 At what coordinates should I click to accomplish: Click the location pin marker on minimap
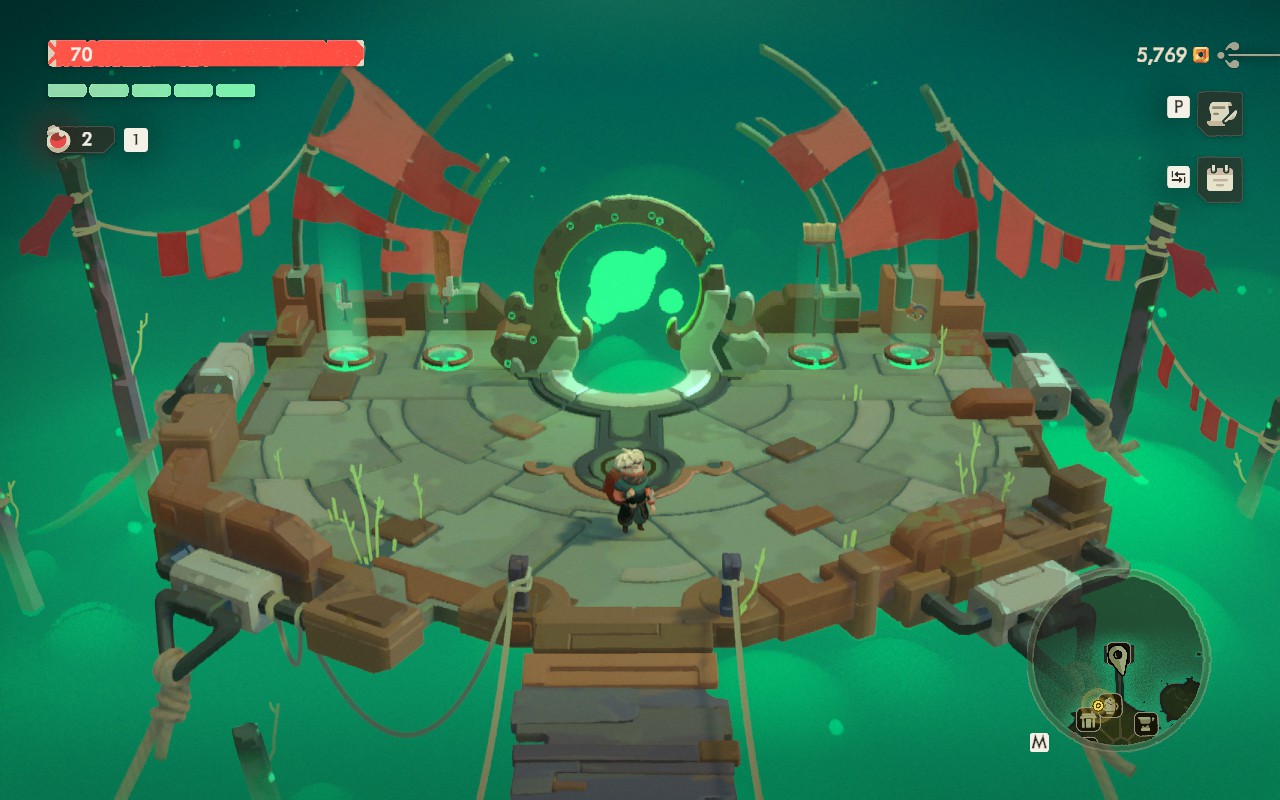tap(1116, 656)
